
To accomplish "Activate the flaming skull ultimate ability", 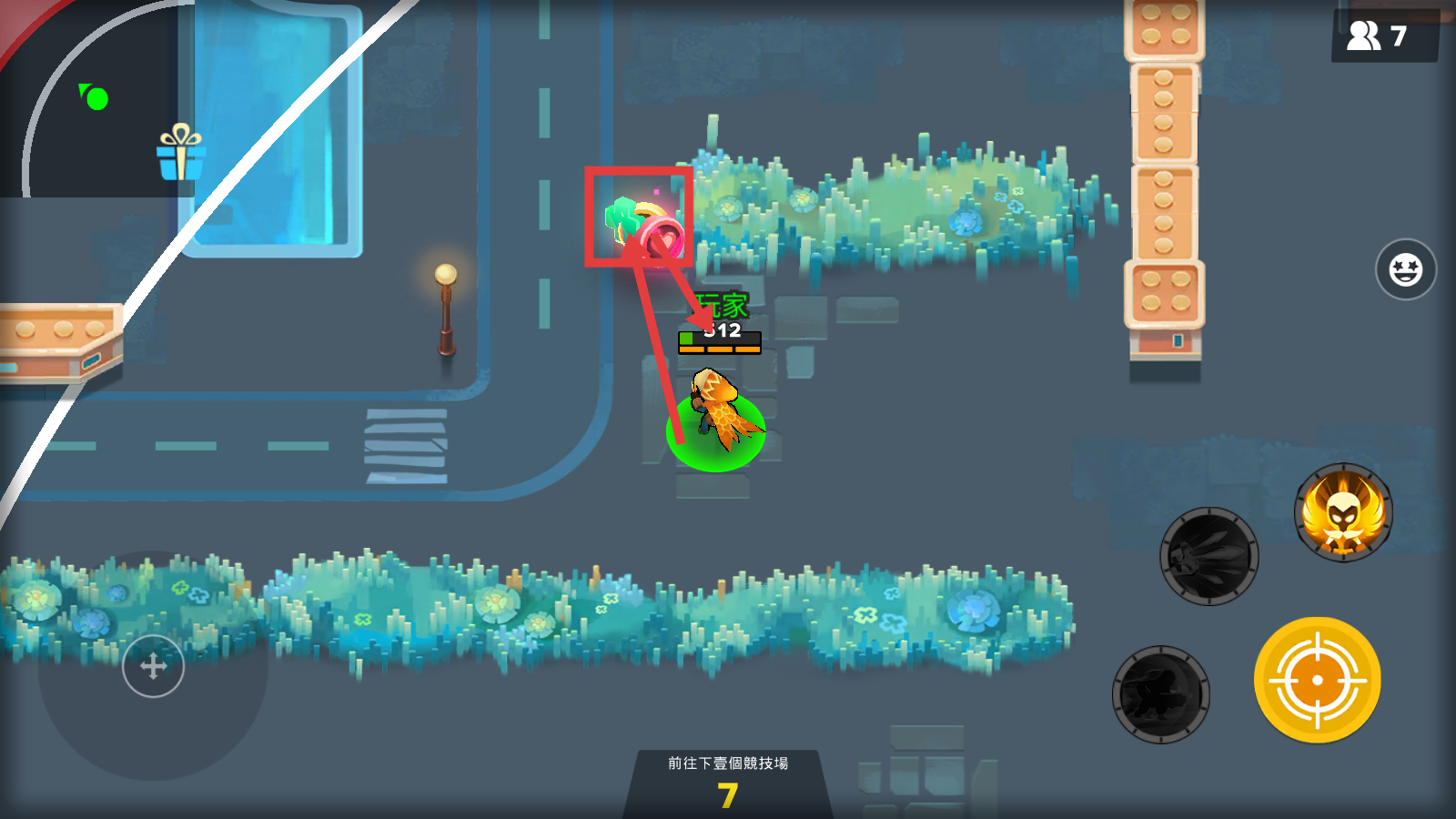I will click(1343, 512).
